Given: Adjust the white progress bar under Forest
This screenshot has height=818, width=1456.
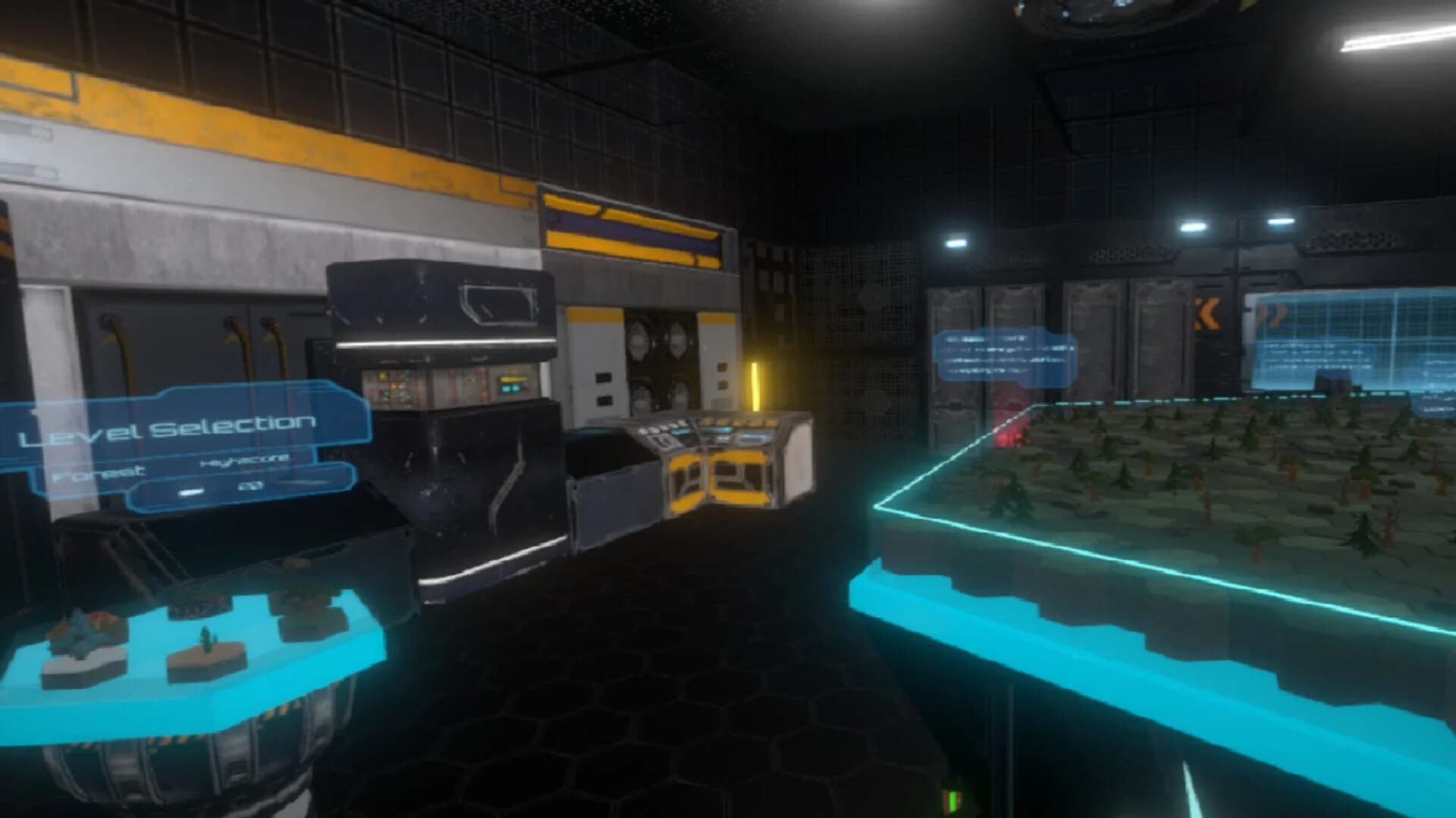Looking at the screenshot, I should (x=190, y=491).
